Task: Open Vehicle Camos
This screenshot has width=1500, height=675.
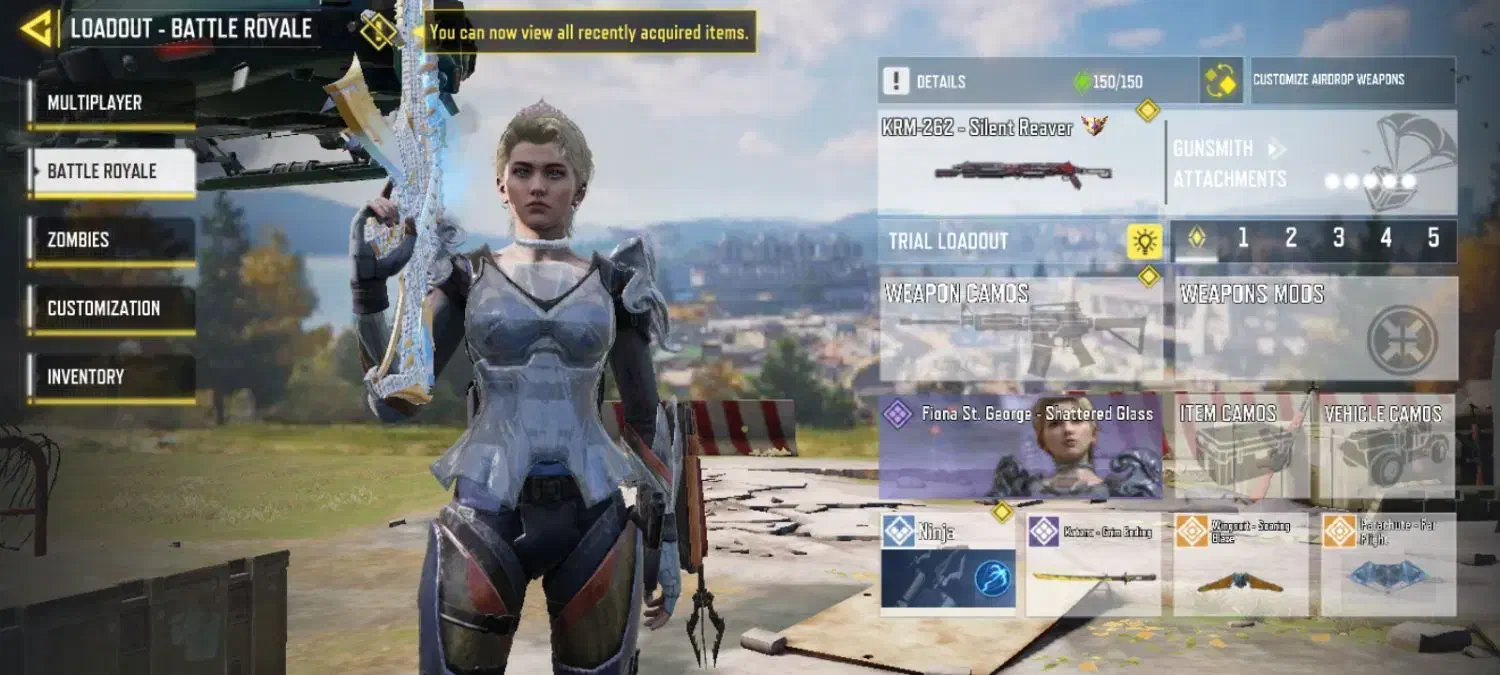Action: click(x=1387, y=447)
